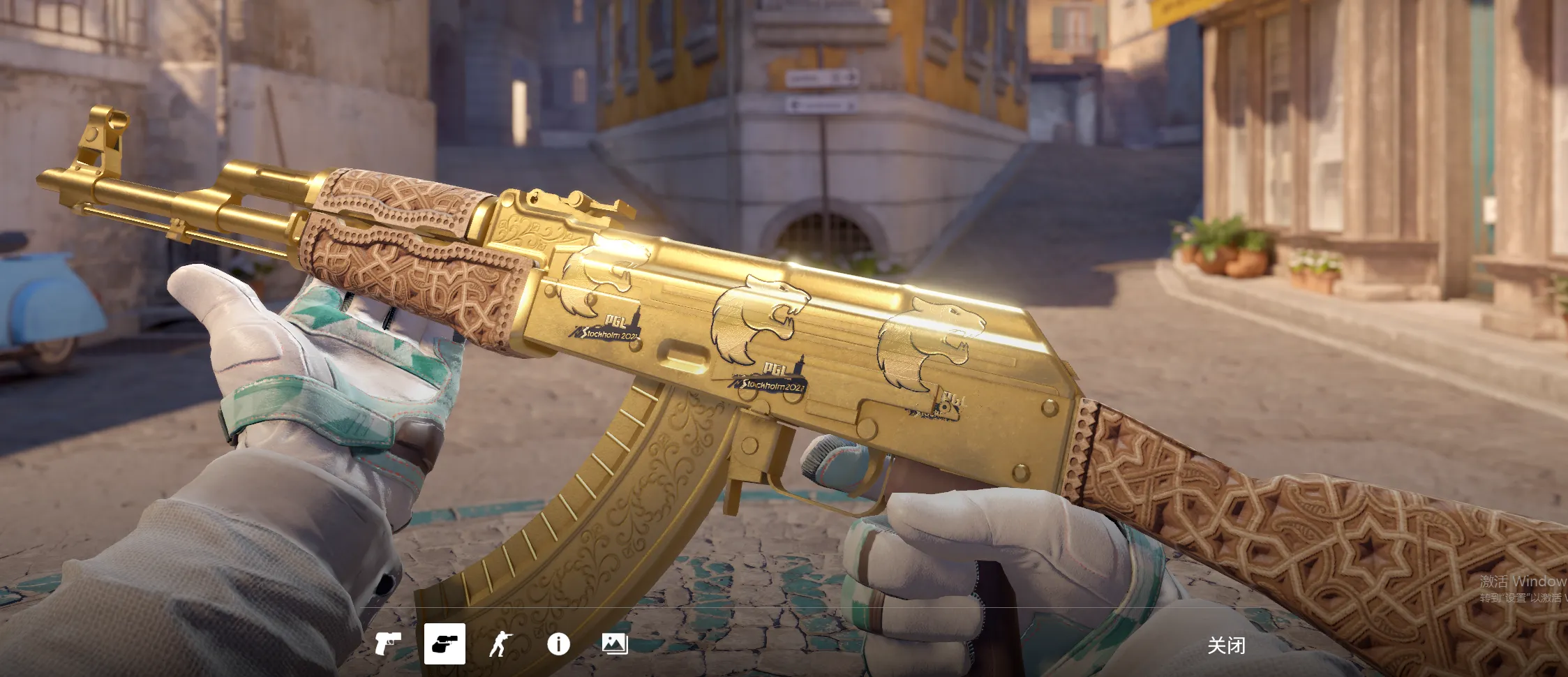Switch to the pistol weapon-only inspect view
The height and width of the screenshot is (677, 1568).
coord(387,643)
